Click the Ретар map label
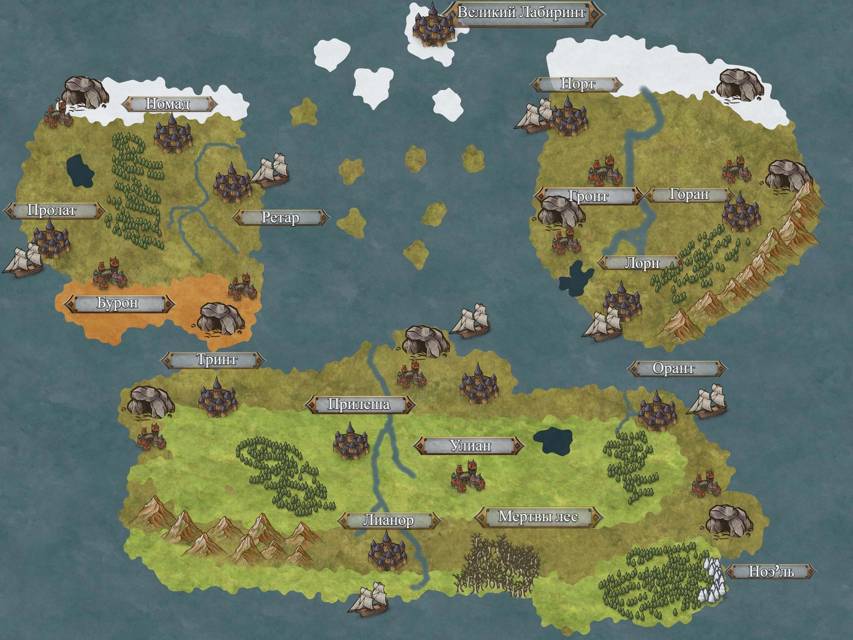The width and height of the screenshot is (853, 640). (x=280, y=217)
